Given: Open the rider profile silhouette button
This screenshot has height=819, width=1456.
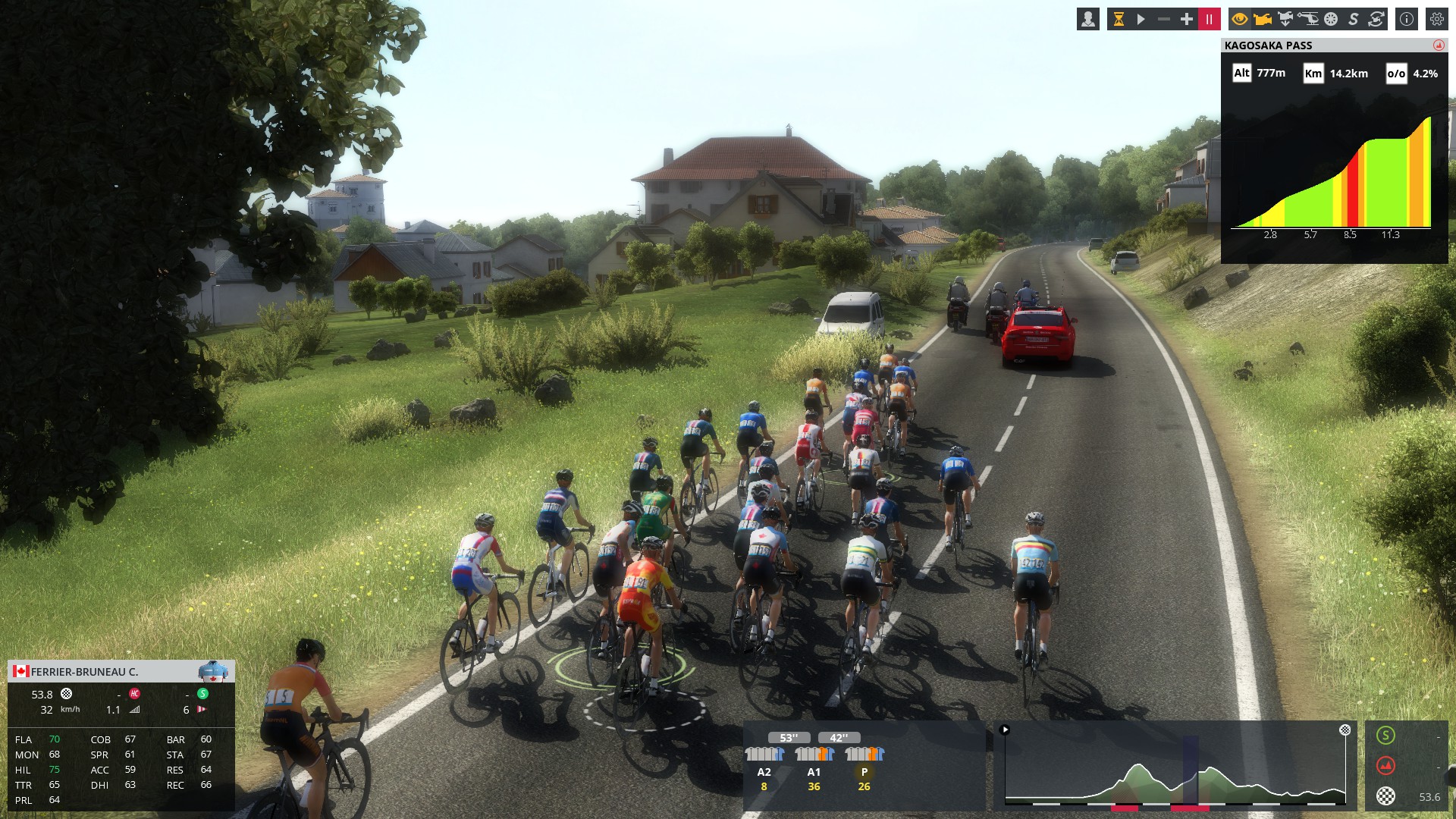Looking at the screenshot, I should point(1087,20).
